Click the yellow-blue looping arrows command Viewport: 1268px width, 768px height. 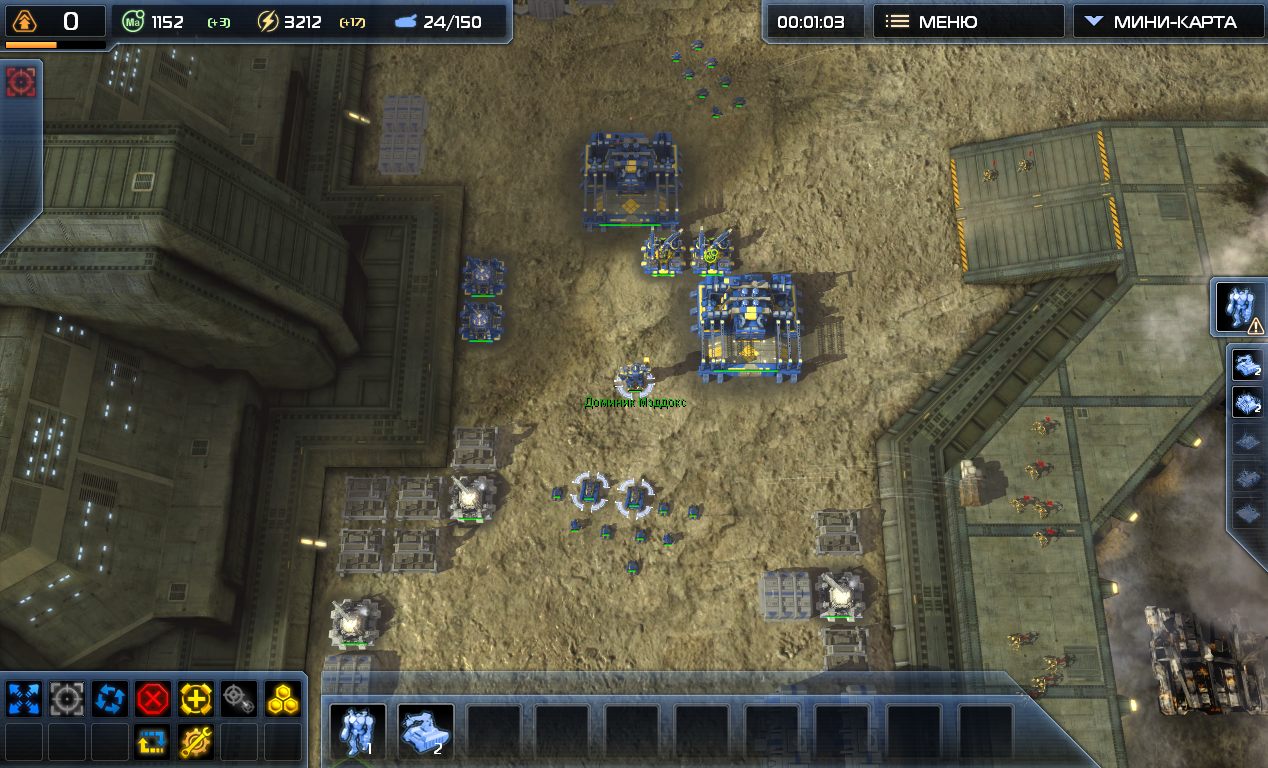(153, 741)
